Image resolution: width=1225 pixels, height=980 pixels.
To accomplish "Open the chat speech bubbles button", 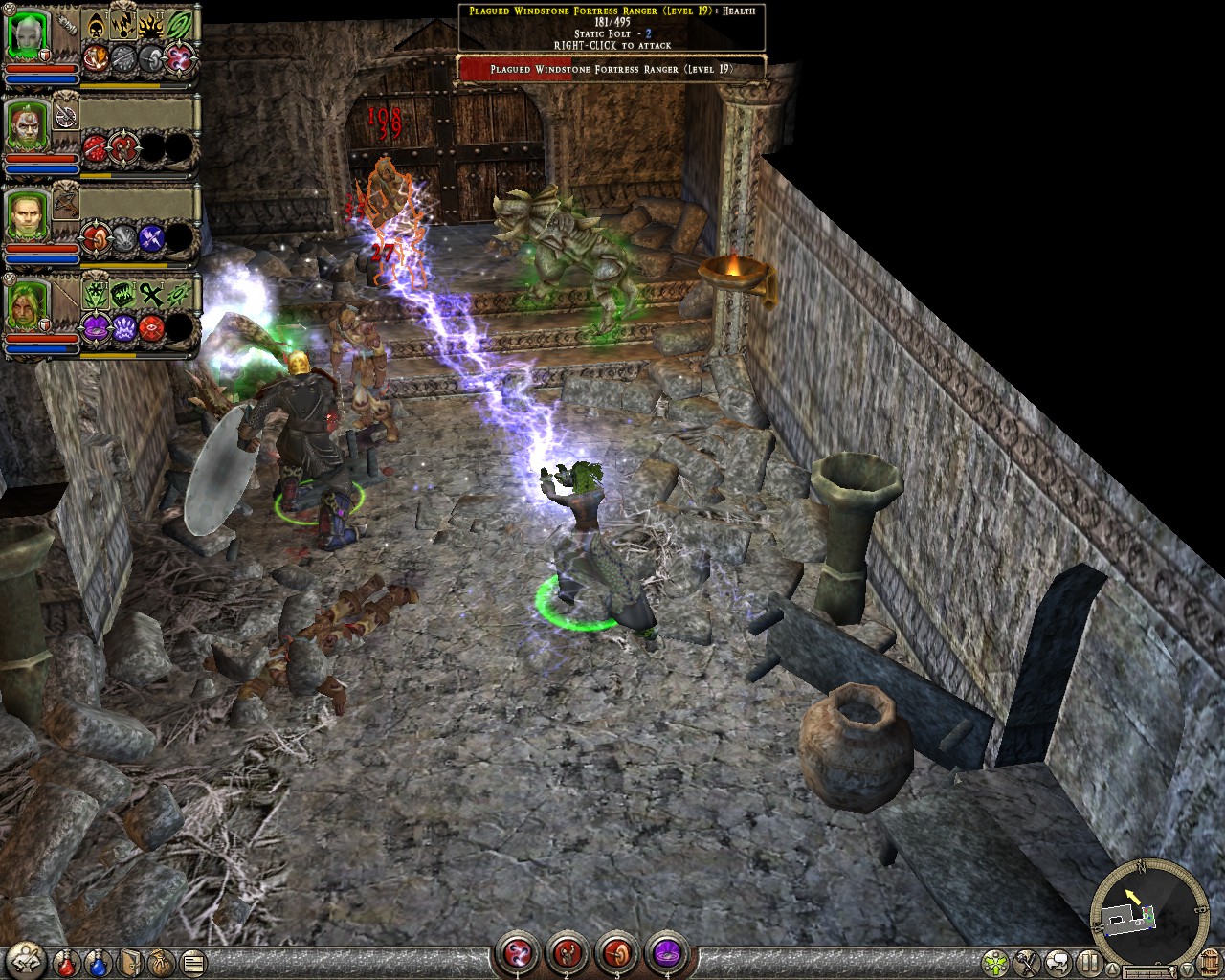I will pos(1058,961).
